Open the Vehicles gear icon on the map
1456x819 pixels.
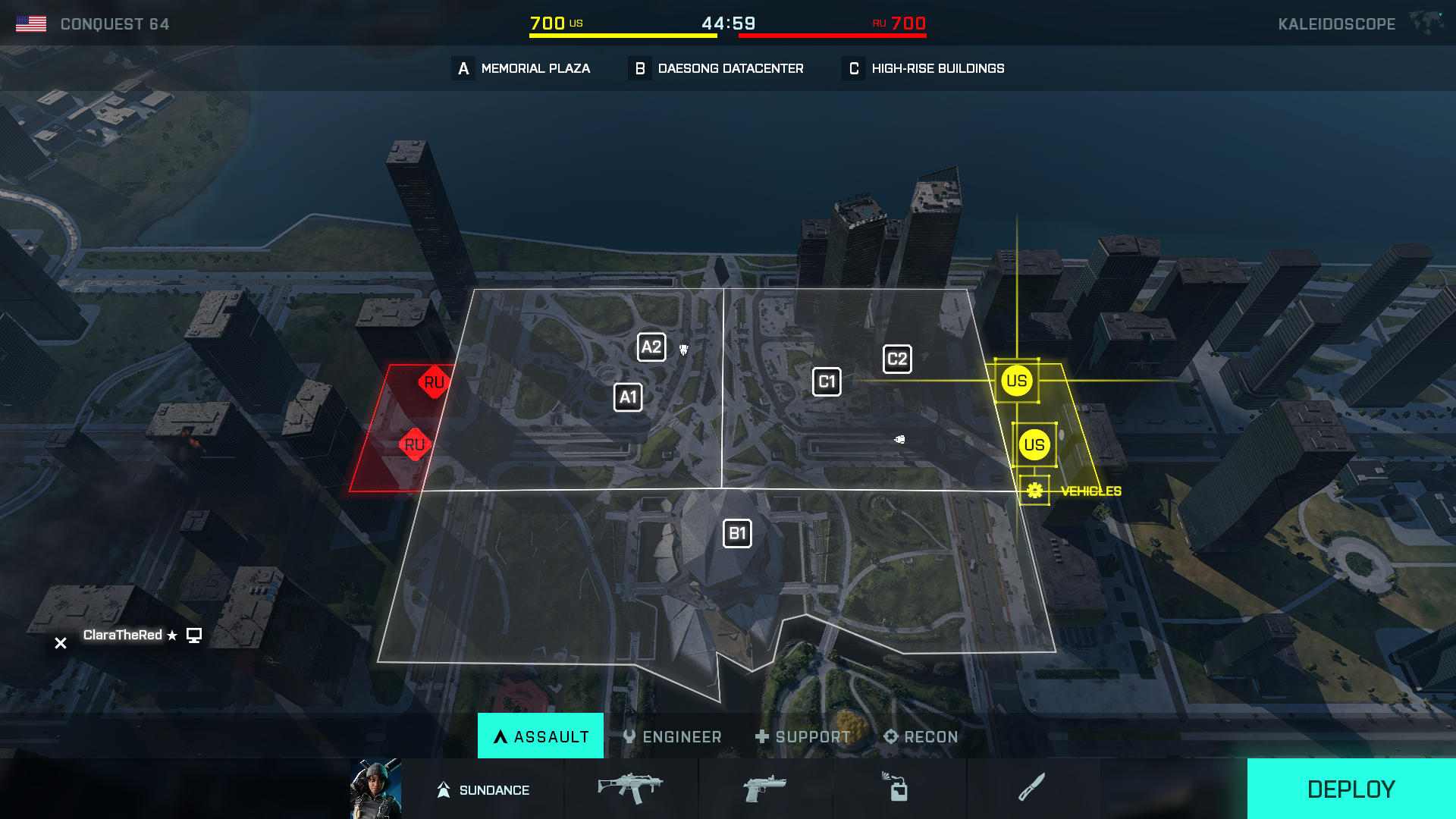tap(1034, 490)
